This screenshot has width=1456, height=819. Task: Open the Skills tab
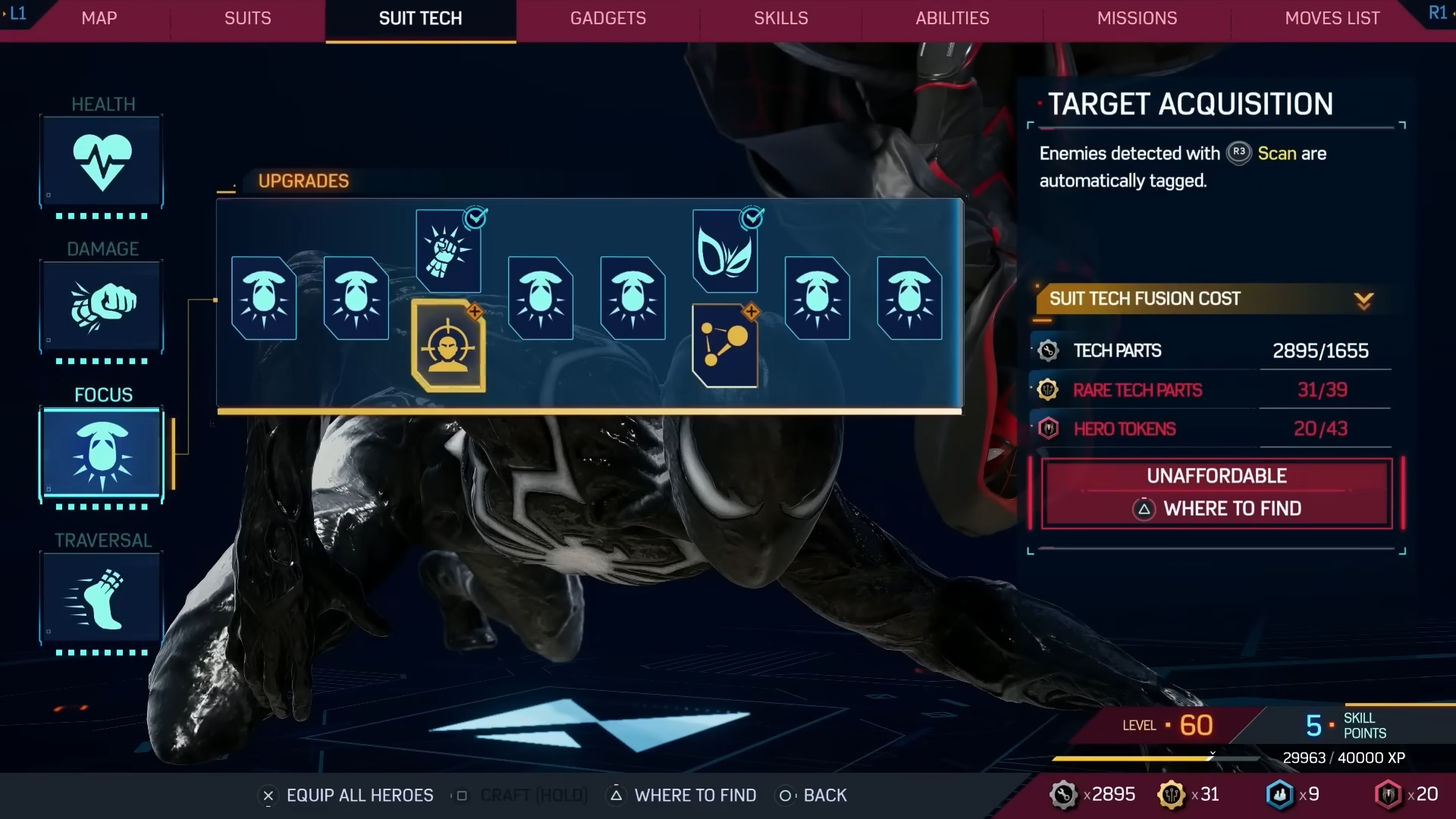click(x=780, y=18)
